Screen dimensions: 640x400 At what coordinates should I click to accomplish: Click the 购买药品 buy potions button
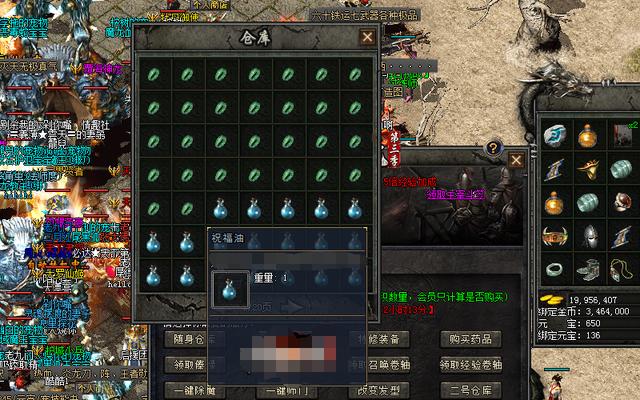(470, 339)
